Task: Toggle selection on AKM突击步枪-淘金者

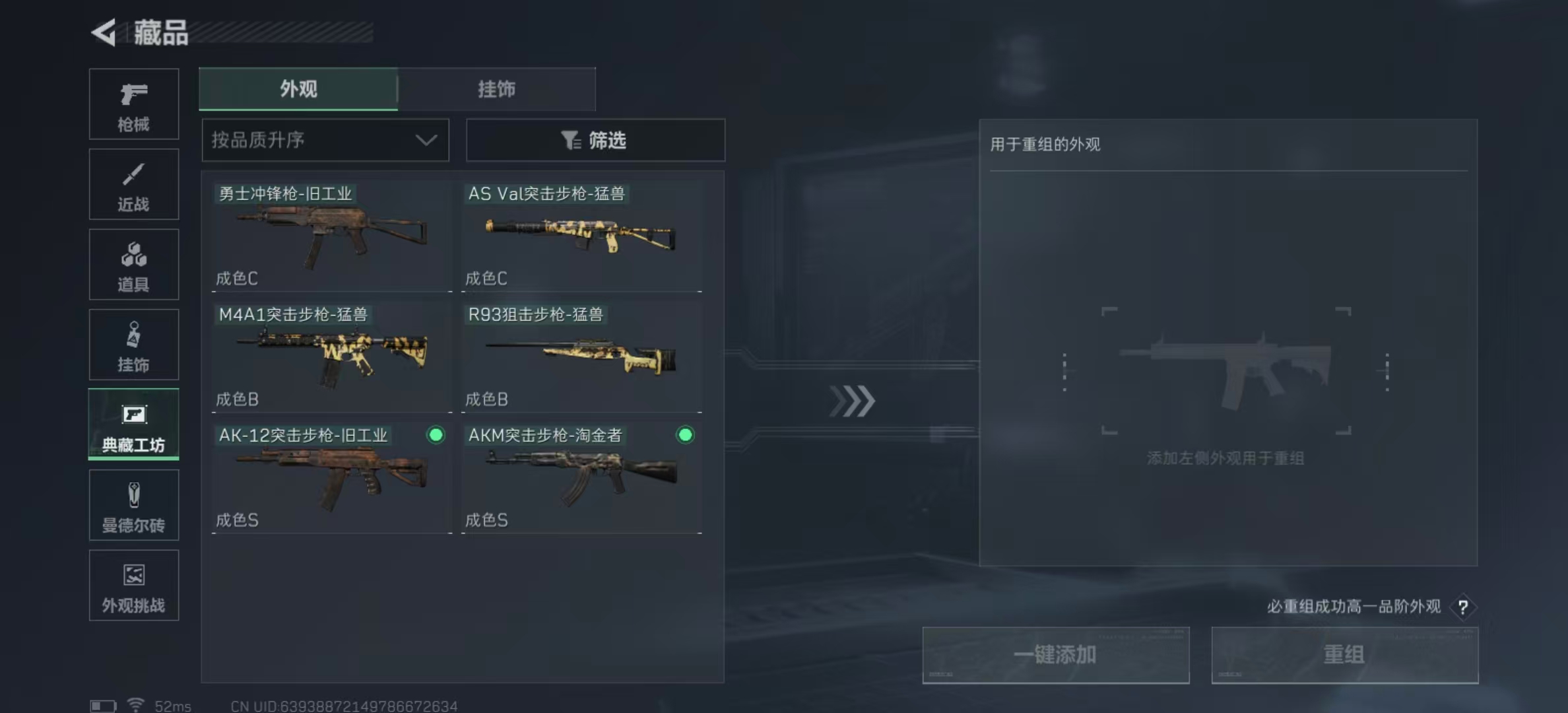Action: pyautogui.click(x=684, y=436)
